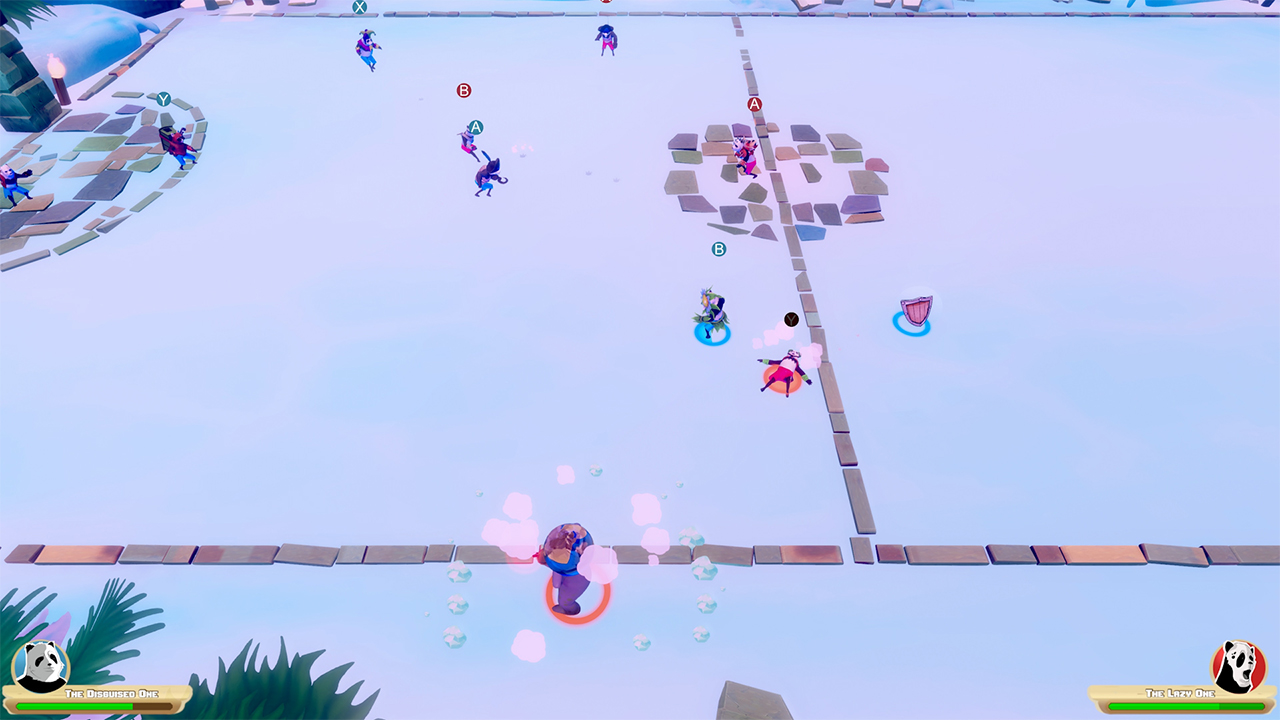Image resolution: width=1280 pixels, height=720 pixels.
Task: Select the green Y marker by the torch area
Action: (x=166, y=100)
